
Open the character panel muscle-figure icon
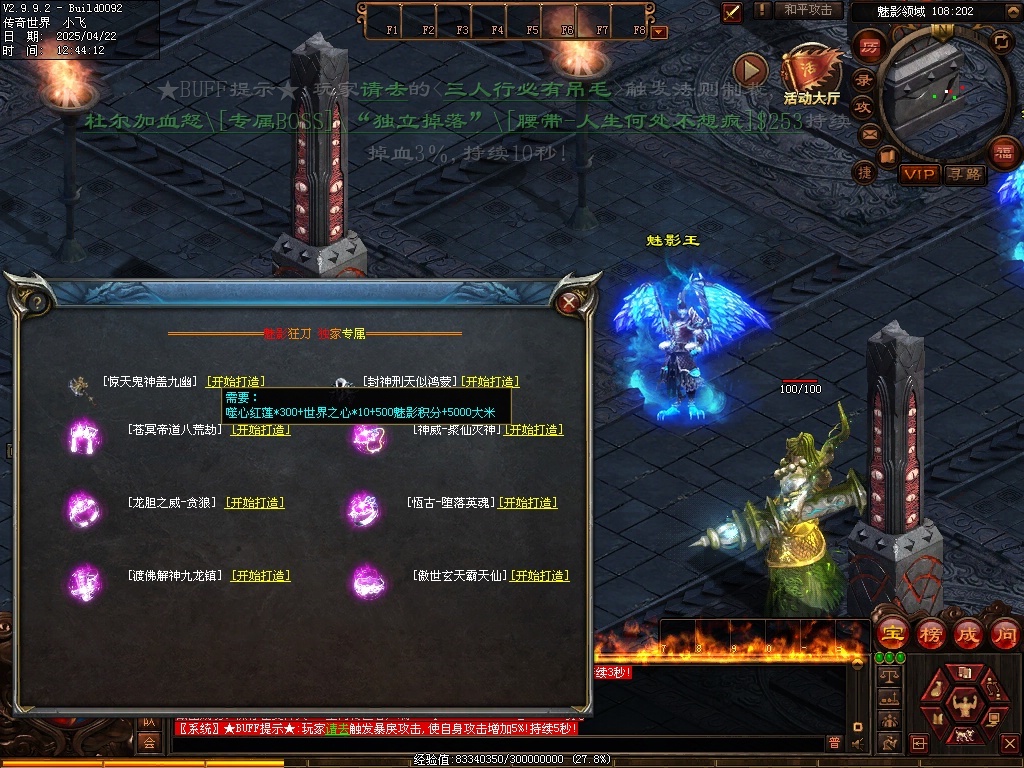click(965, 703)
